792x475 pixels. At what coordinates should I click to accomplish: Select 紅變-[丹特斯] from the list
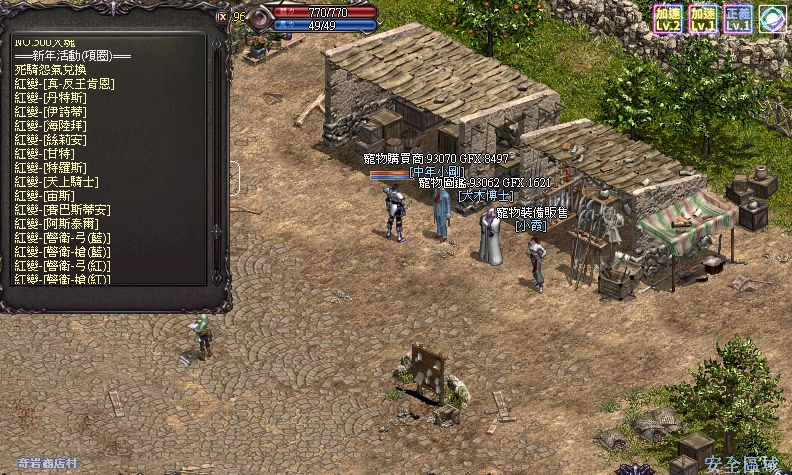point(51,98)
